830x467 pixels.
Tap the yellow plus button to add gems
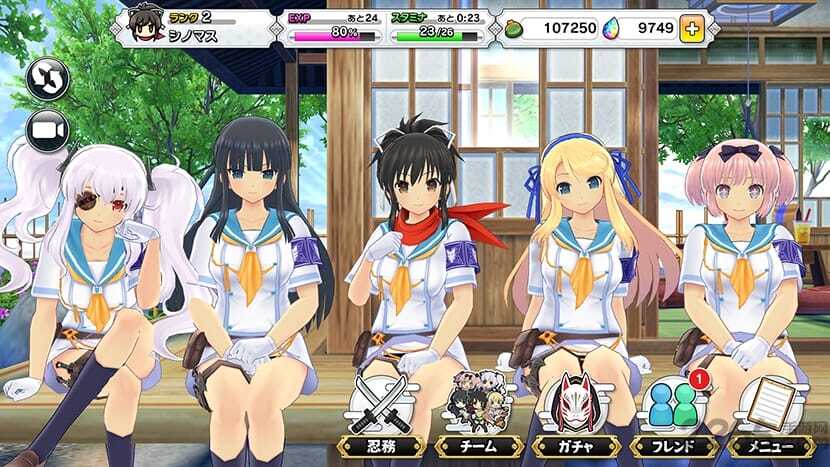click(691, 28)
